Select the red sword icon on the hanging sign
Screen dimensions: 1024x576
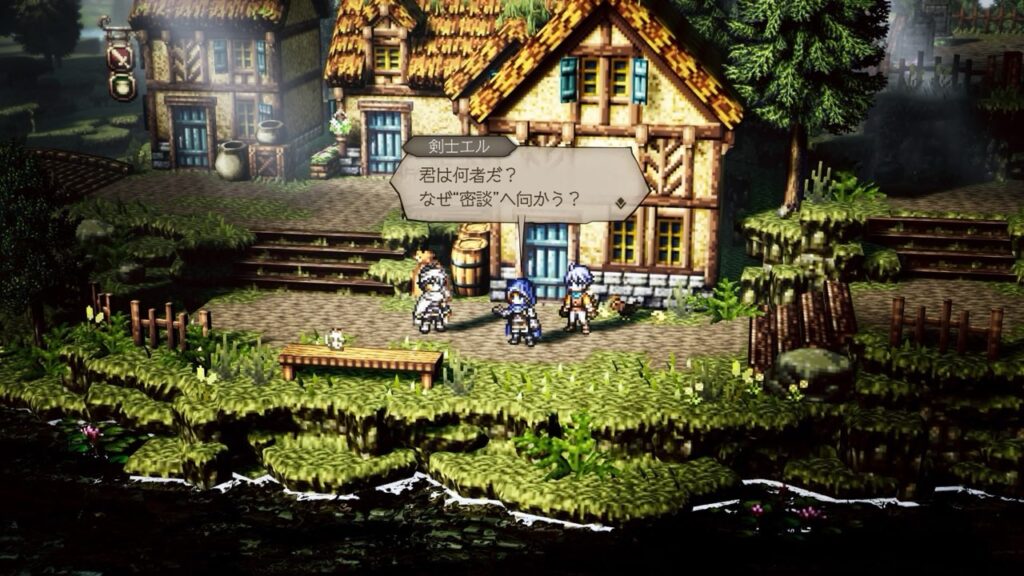coord(121,56)
